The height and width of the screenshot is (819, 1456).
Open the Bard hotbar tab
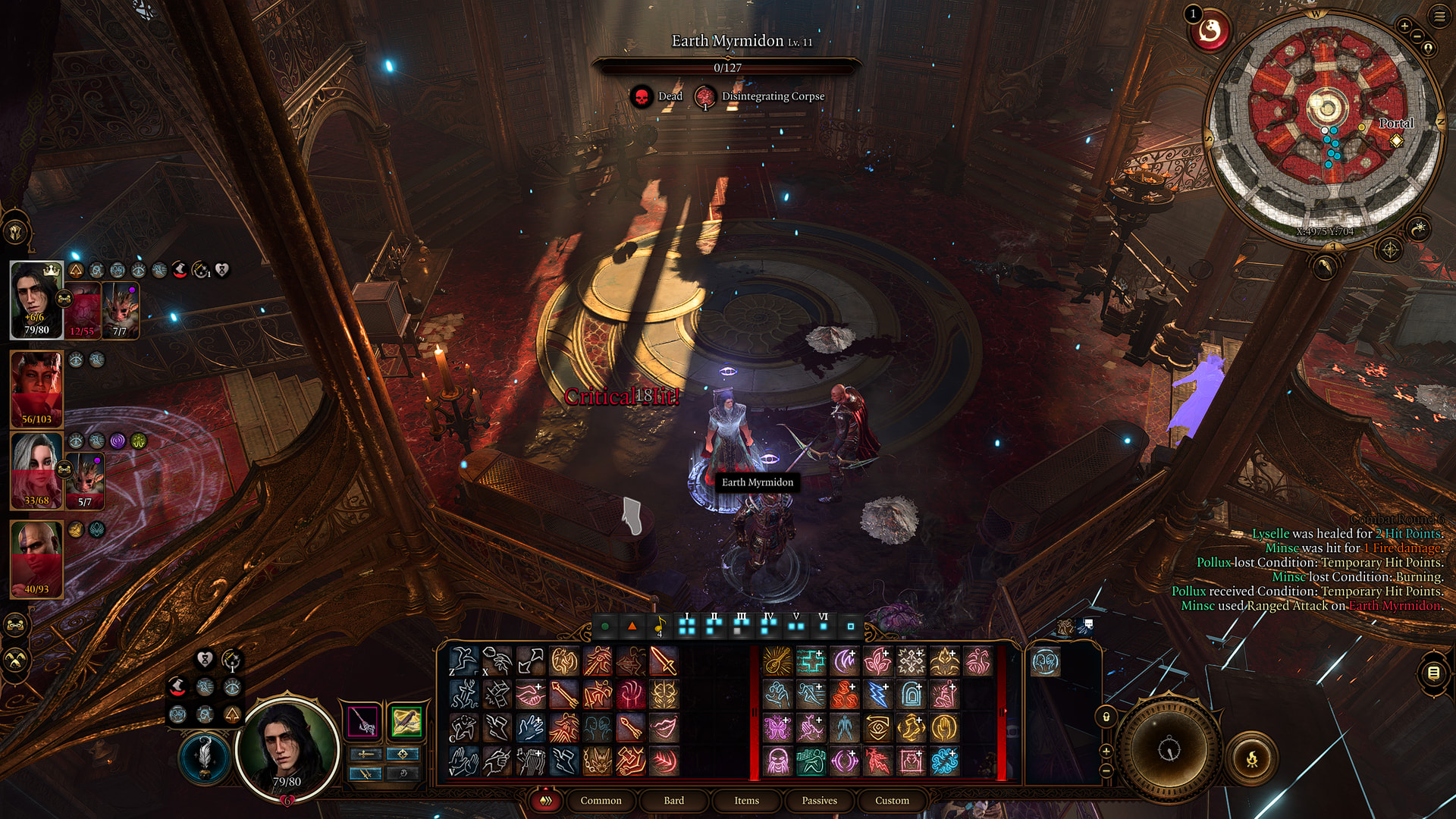click(x=673, y=801)
